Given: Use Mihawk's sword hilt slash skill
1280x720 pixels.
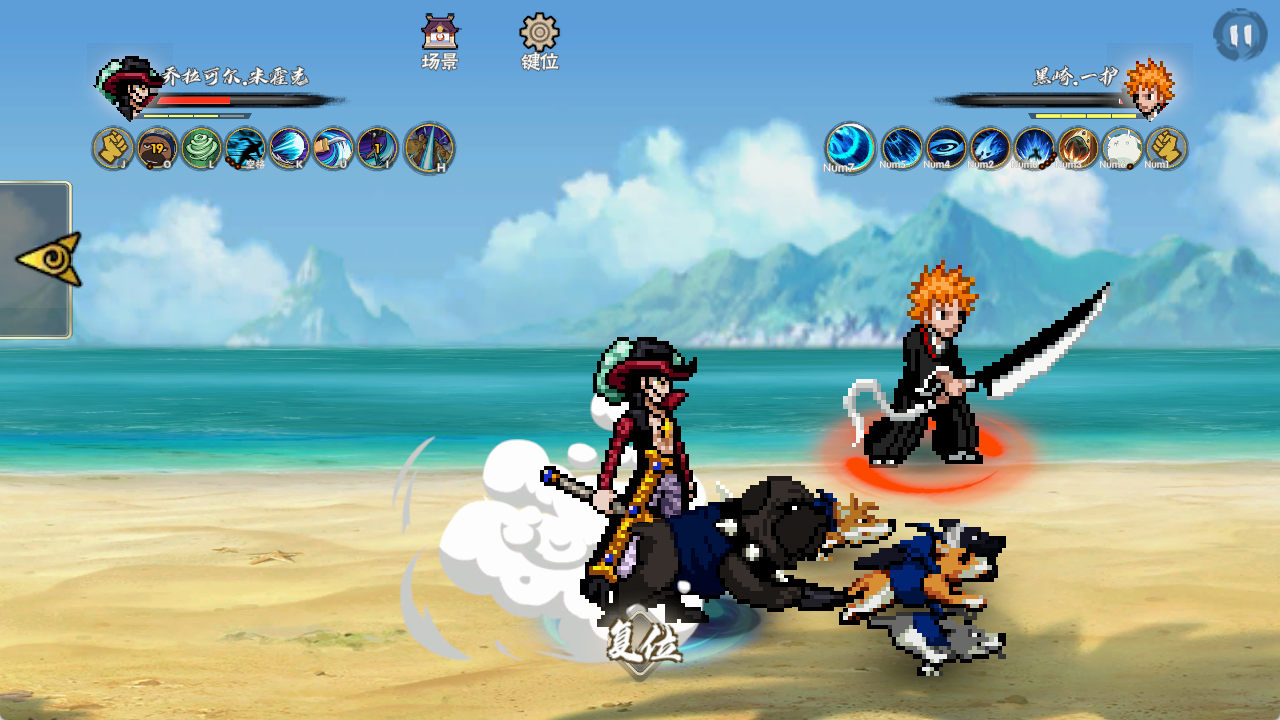Looking at the screenshot, I should tap(333, 148).
